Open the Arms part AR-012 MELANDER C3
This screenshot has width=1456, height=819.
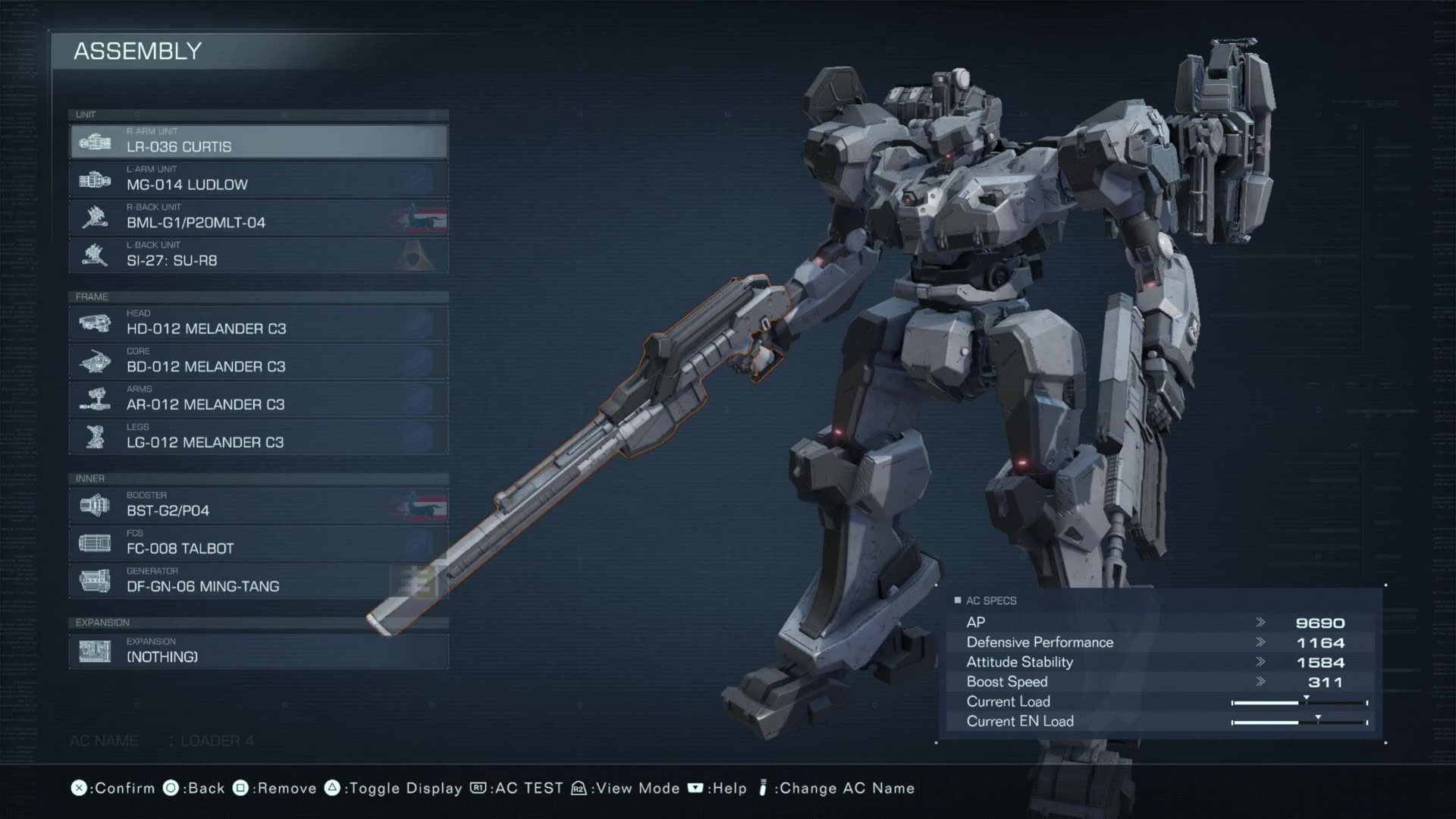(x=258, y=400)
